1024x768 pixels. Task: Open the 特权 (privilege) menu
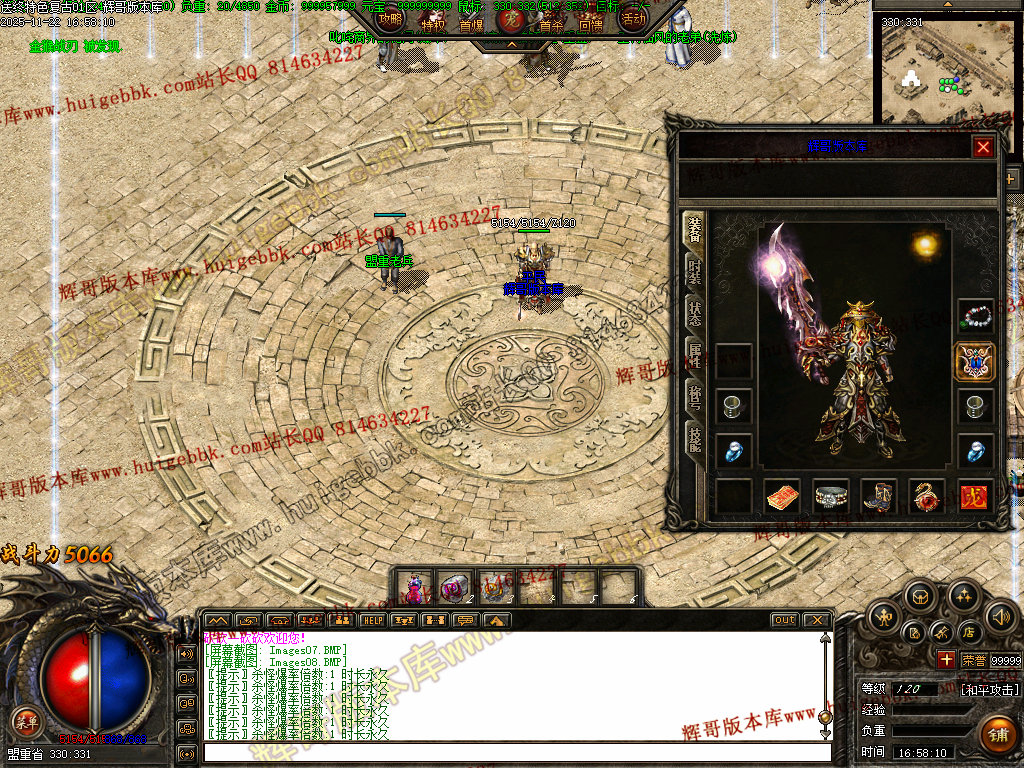pos(432,24)
